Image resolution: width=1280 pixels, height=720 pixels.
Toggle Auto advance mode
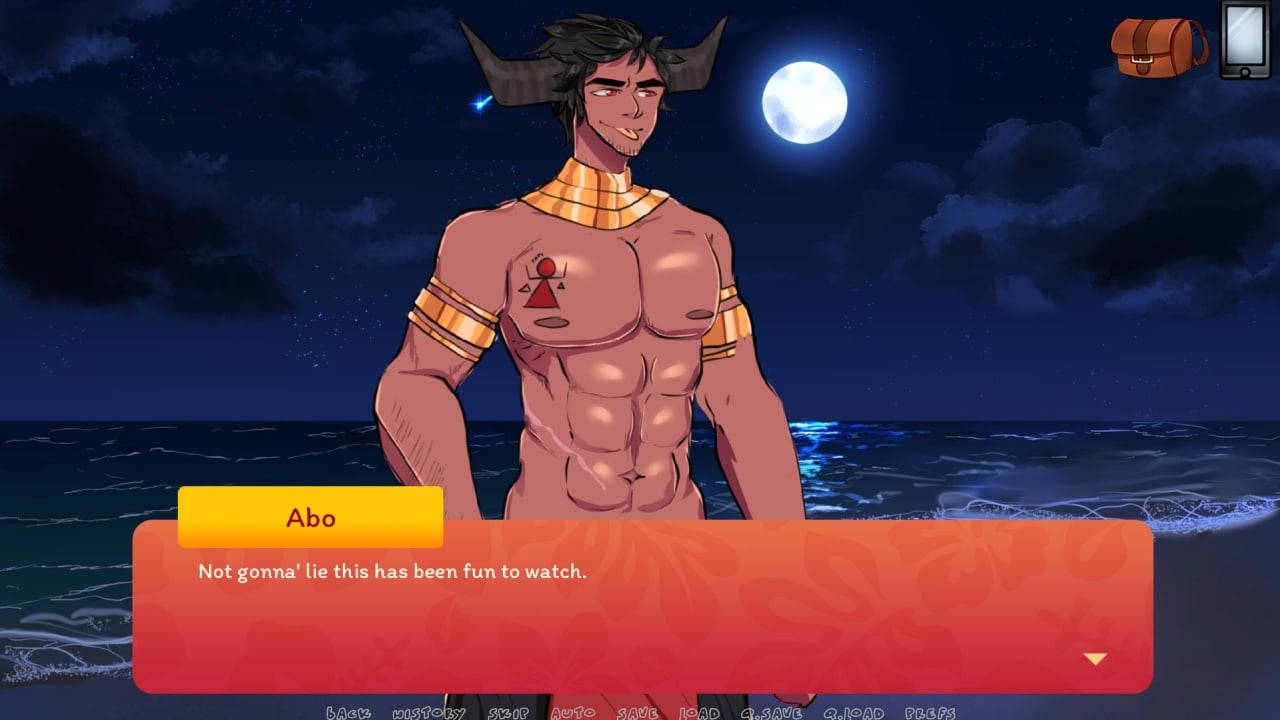click(x=573, y=713)
